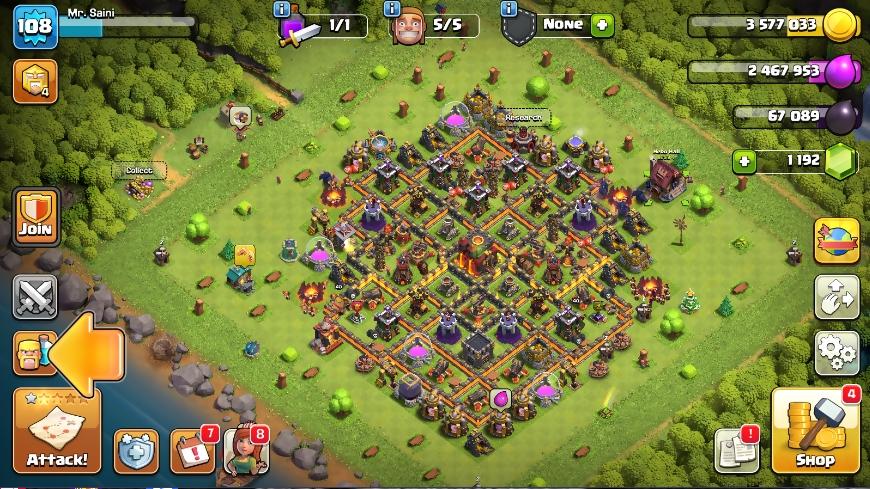Add gems with the green plus
This screenshot has height=489, width=870.
tap(743, 160)
